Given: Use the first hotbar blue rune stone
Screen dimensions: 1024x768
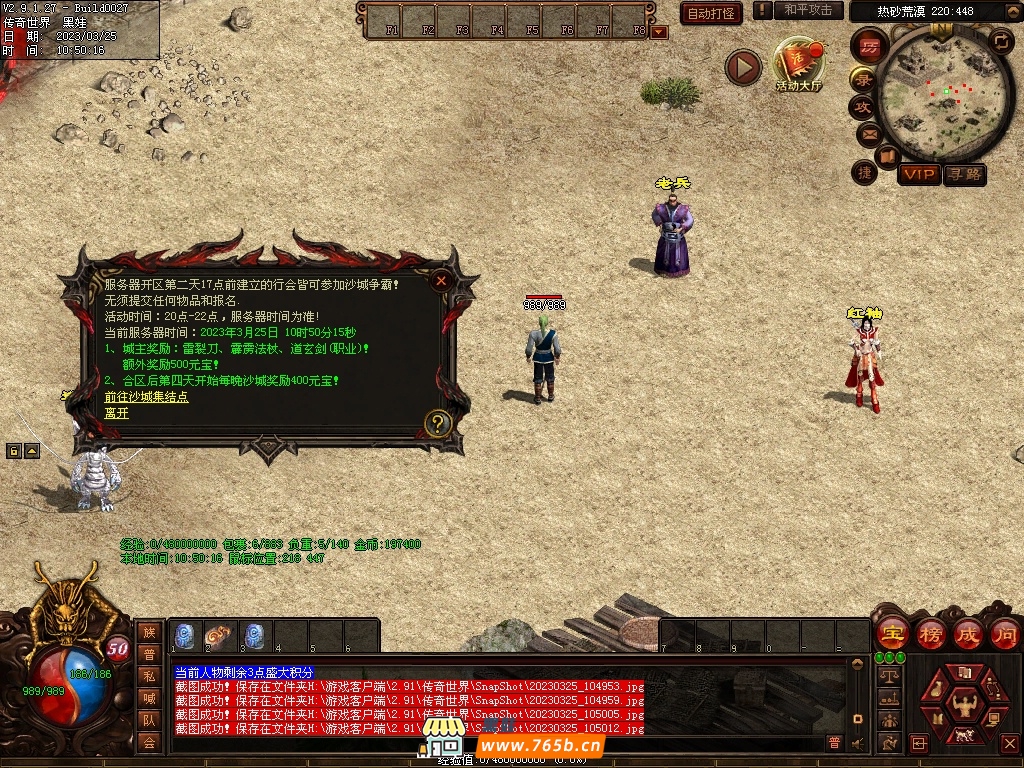Looking at the screenshot, I should click(185, 636).
